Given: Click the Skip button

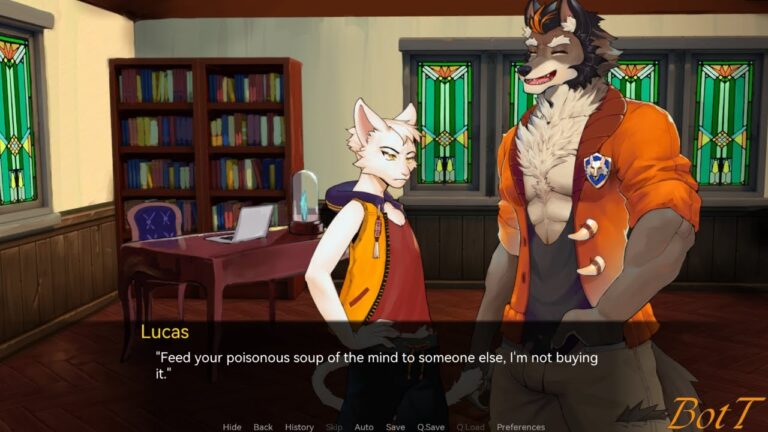Looking at the screenshot, I should pyautogui.click(x=334, y=427).
